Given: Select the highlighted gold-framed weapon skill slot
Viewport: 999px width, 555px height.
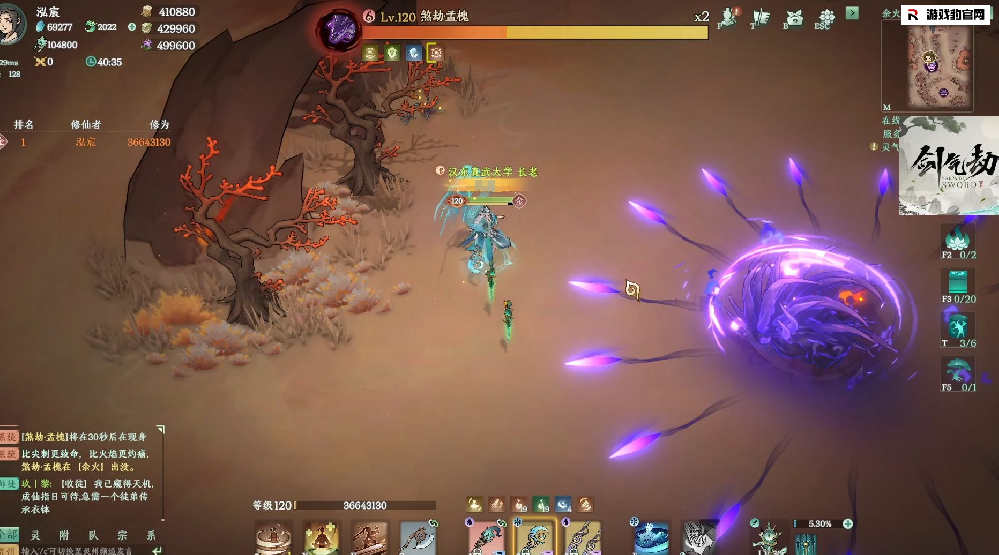Looking at the screenshot, I should [536, 538].
